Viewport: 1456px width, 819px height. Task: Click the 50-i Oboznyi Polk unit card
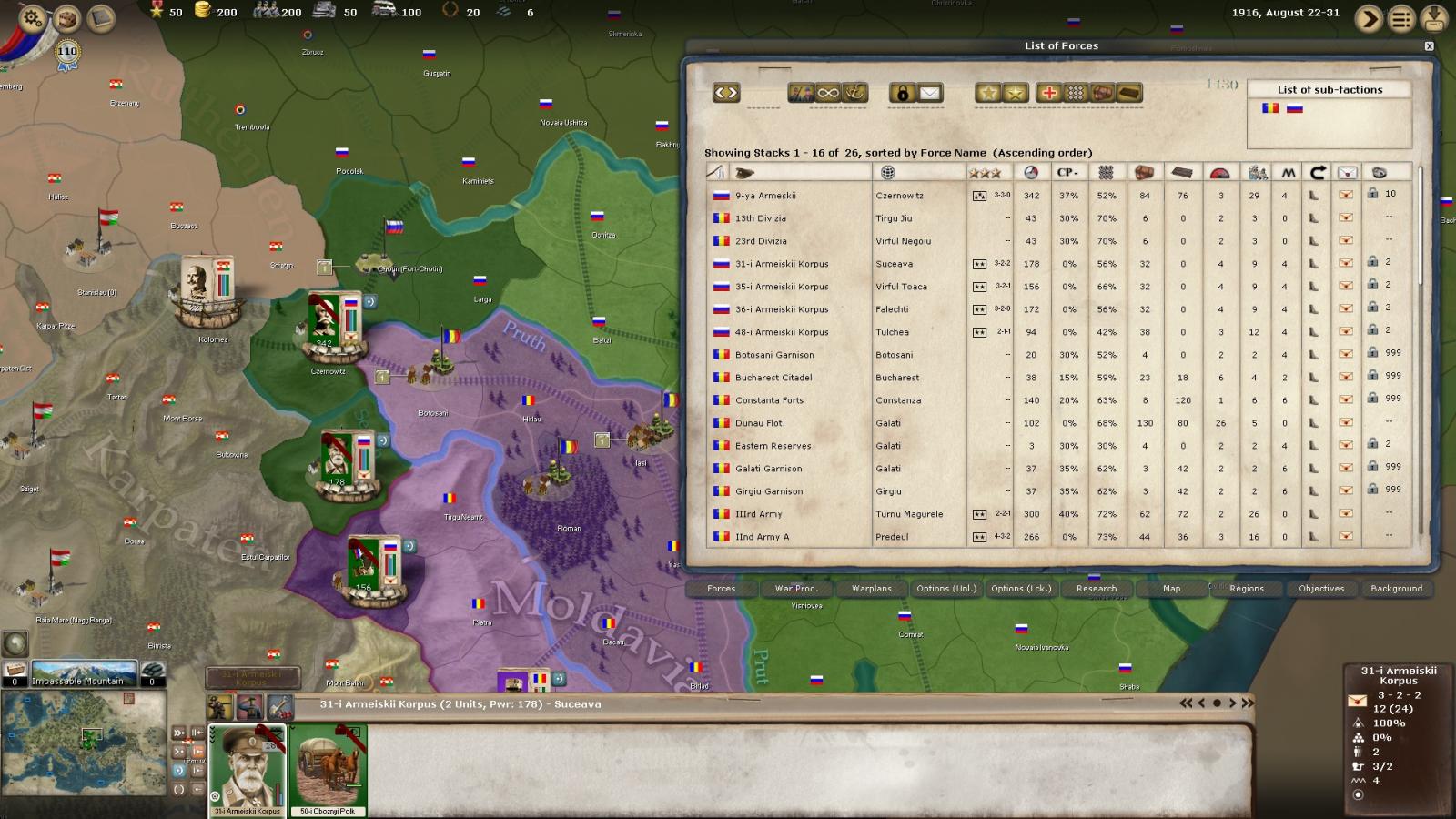[329, 769]
